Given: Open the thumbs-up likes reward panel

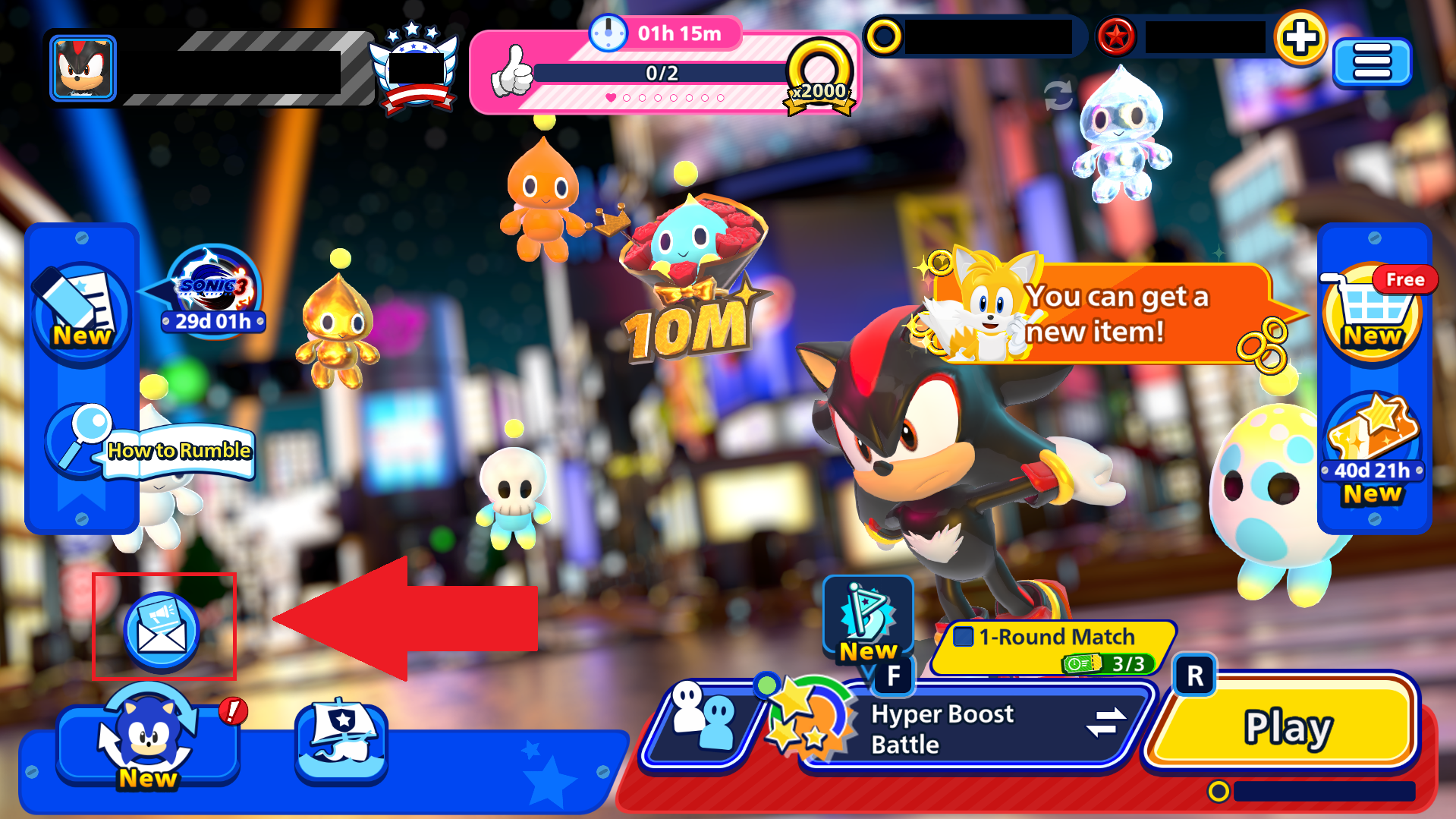Looking at the screenshot, I should coord(662,73).
